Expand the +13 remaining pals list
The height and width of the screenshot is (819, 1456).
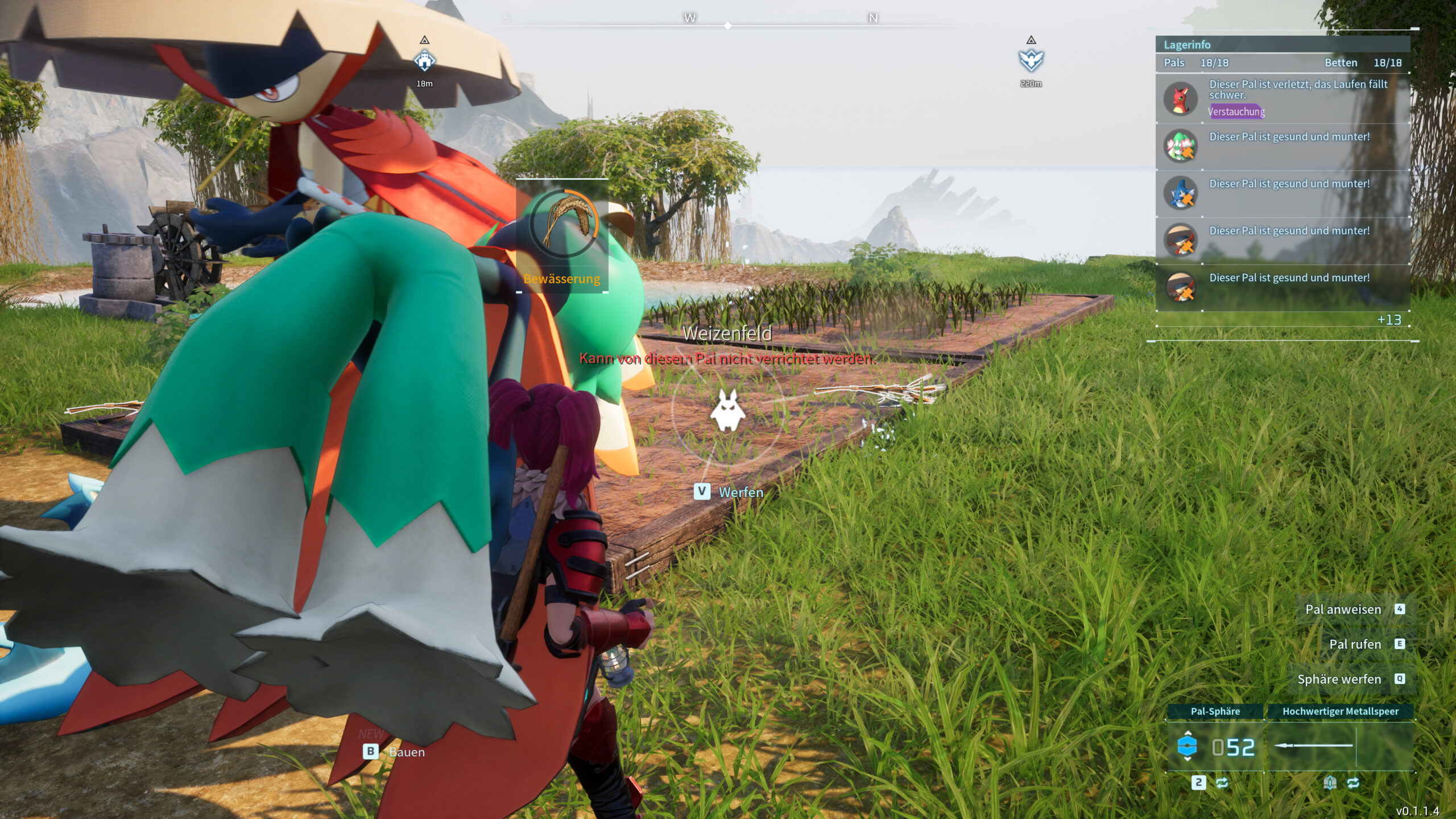[1389, 320]
